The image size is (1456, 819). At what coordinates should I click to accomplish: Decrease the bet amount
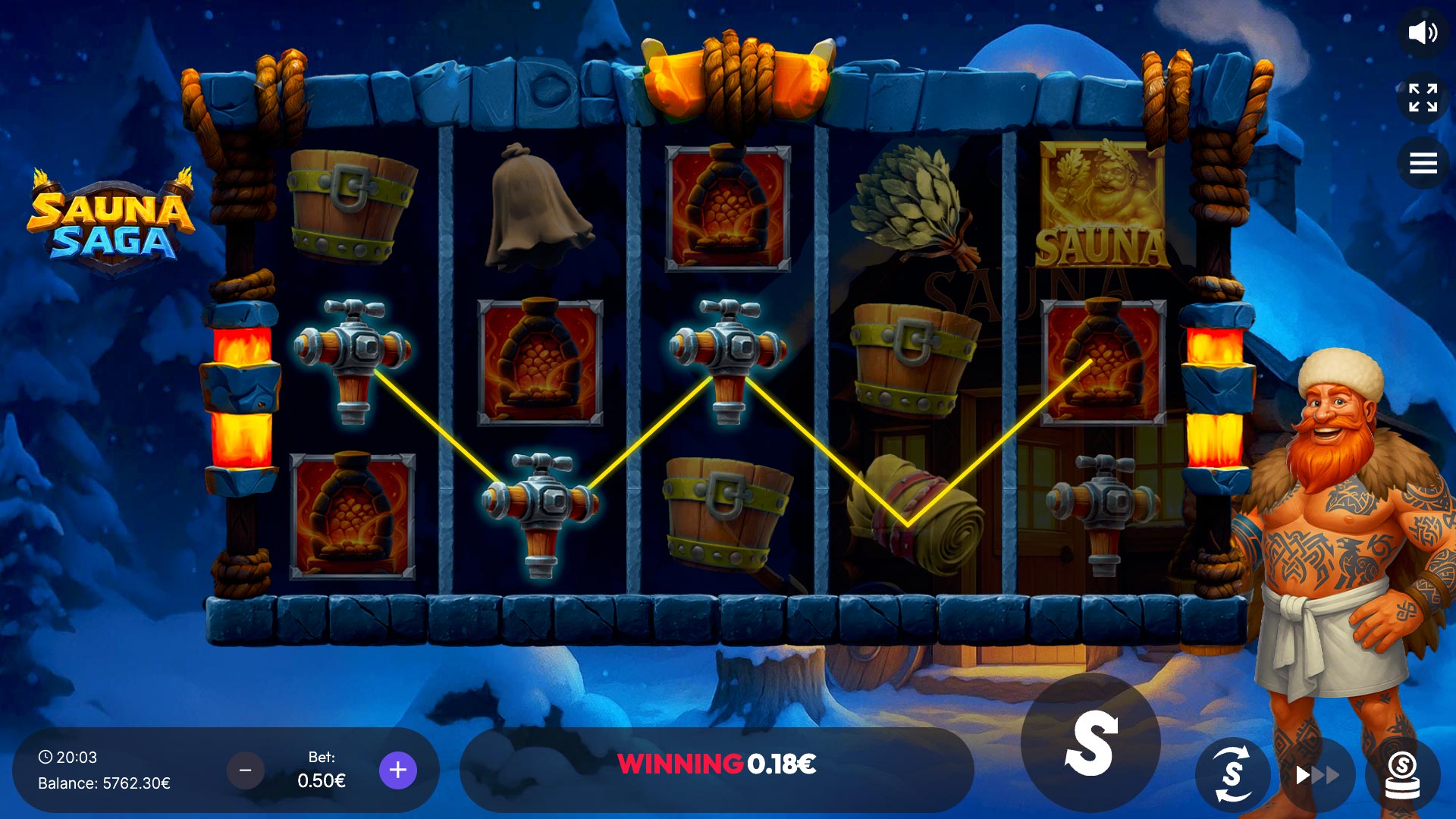245,770
